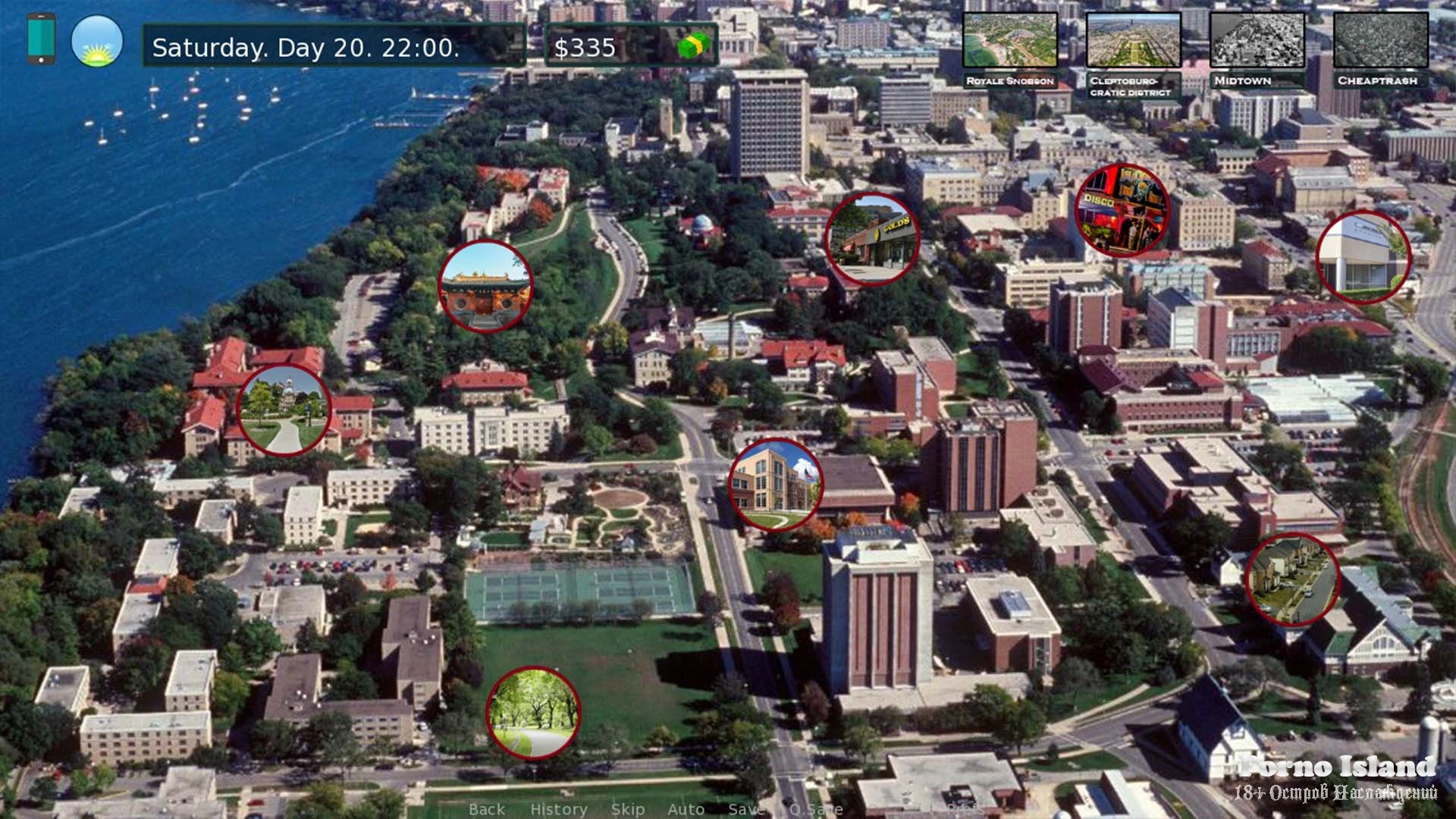
Task: Quick save with Q.Save
Action: coord(815,809)
